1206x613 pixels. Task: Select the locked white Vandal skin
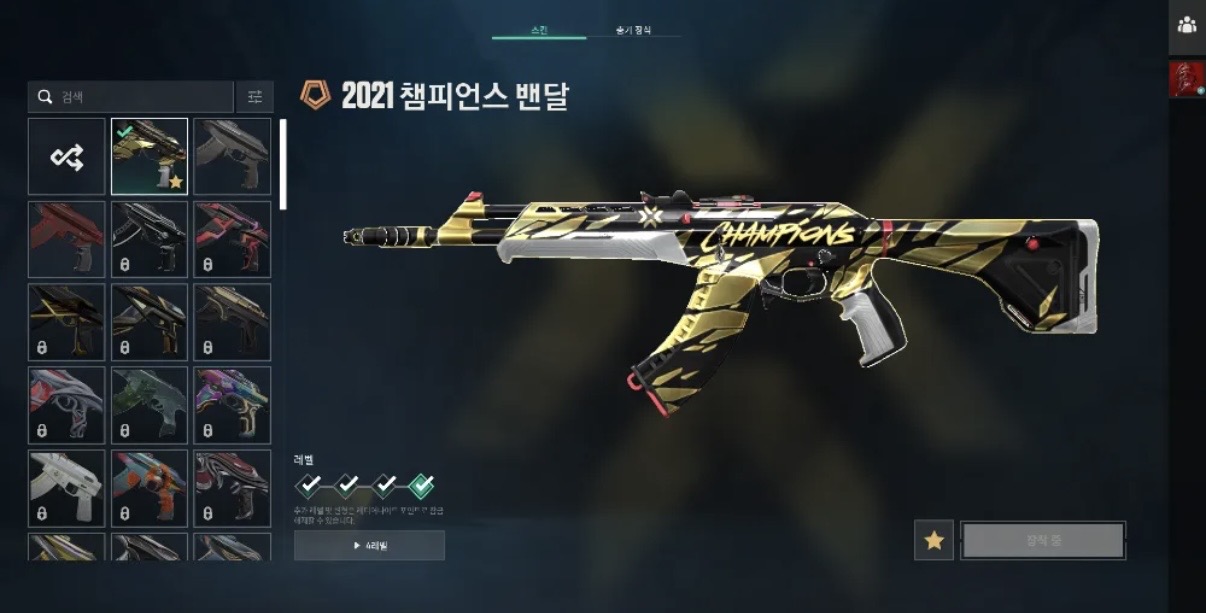click(x=67, y=488)
